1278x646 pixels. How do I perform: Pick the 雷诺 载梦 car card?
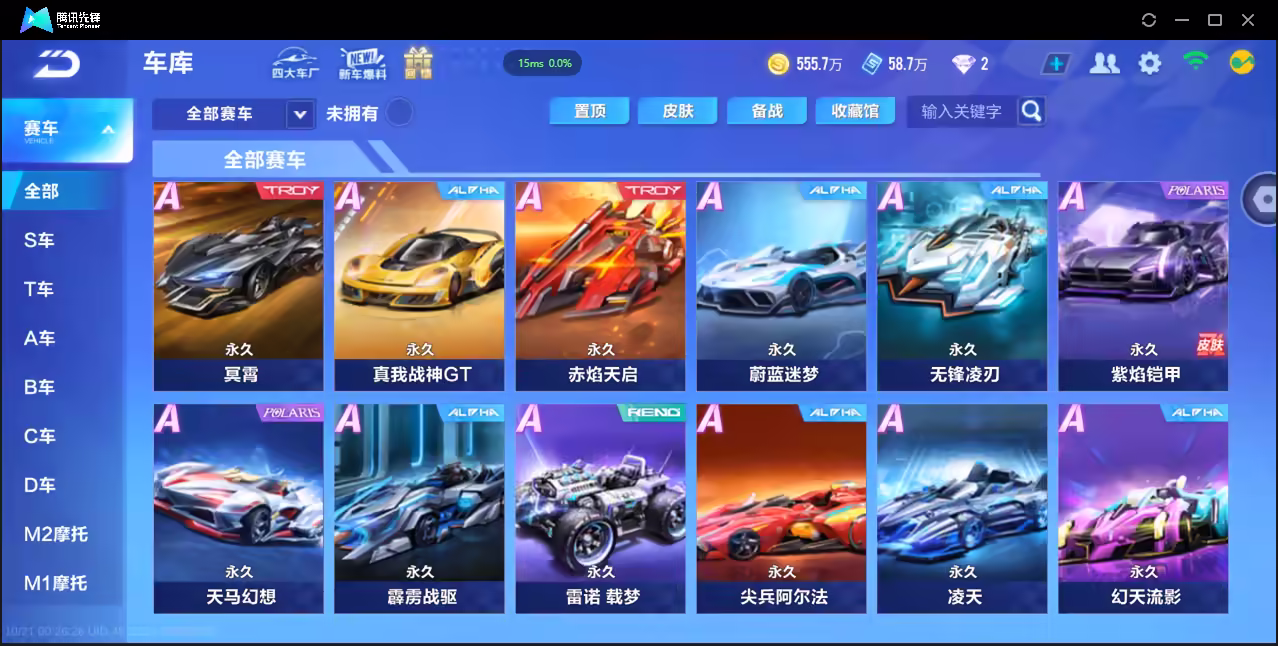[x=600, y=508]
